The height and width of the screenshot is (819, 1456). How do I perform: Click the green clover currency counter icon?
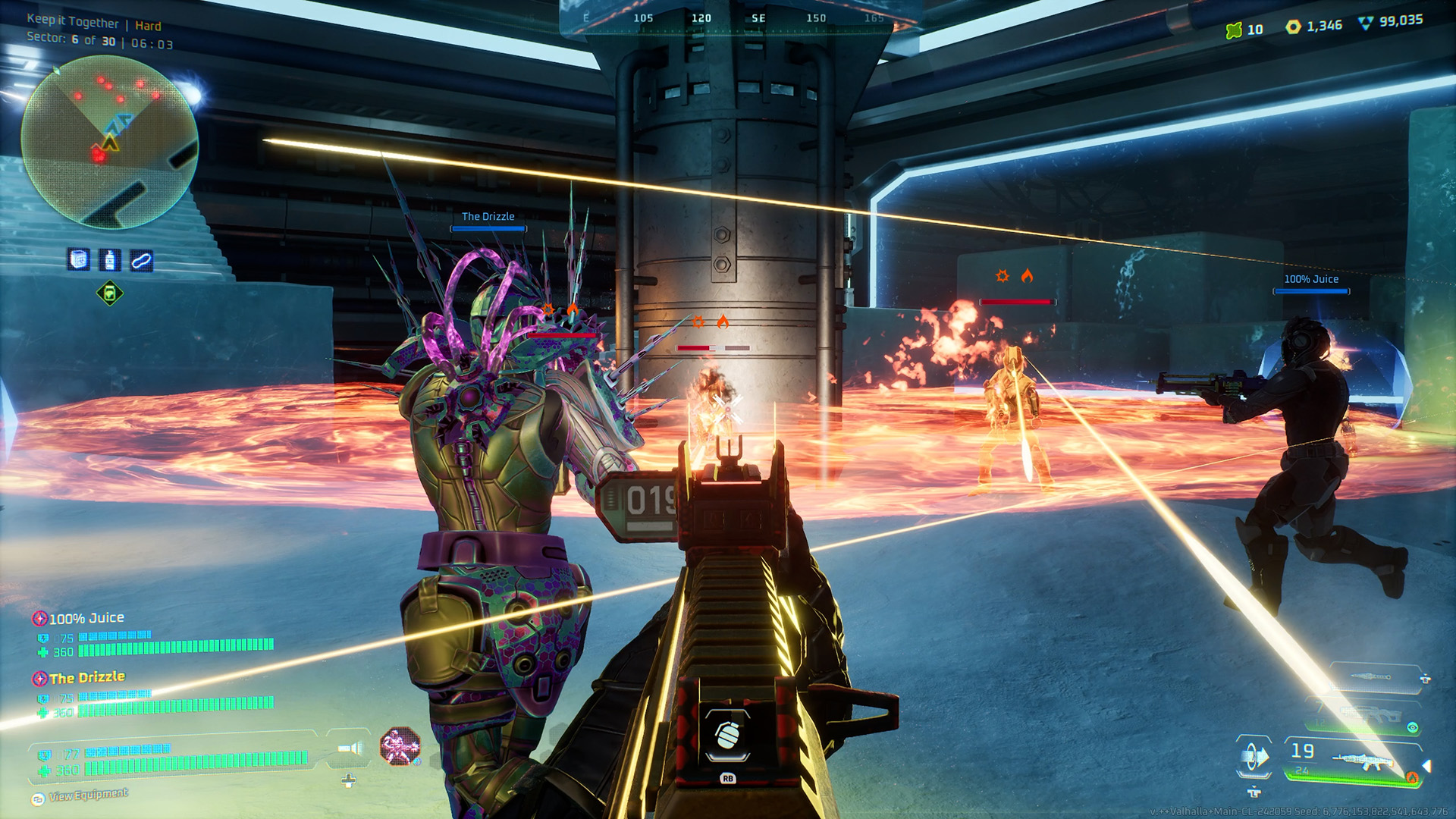point(1235,30)
